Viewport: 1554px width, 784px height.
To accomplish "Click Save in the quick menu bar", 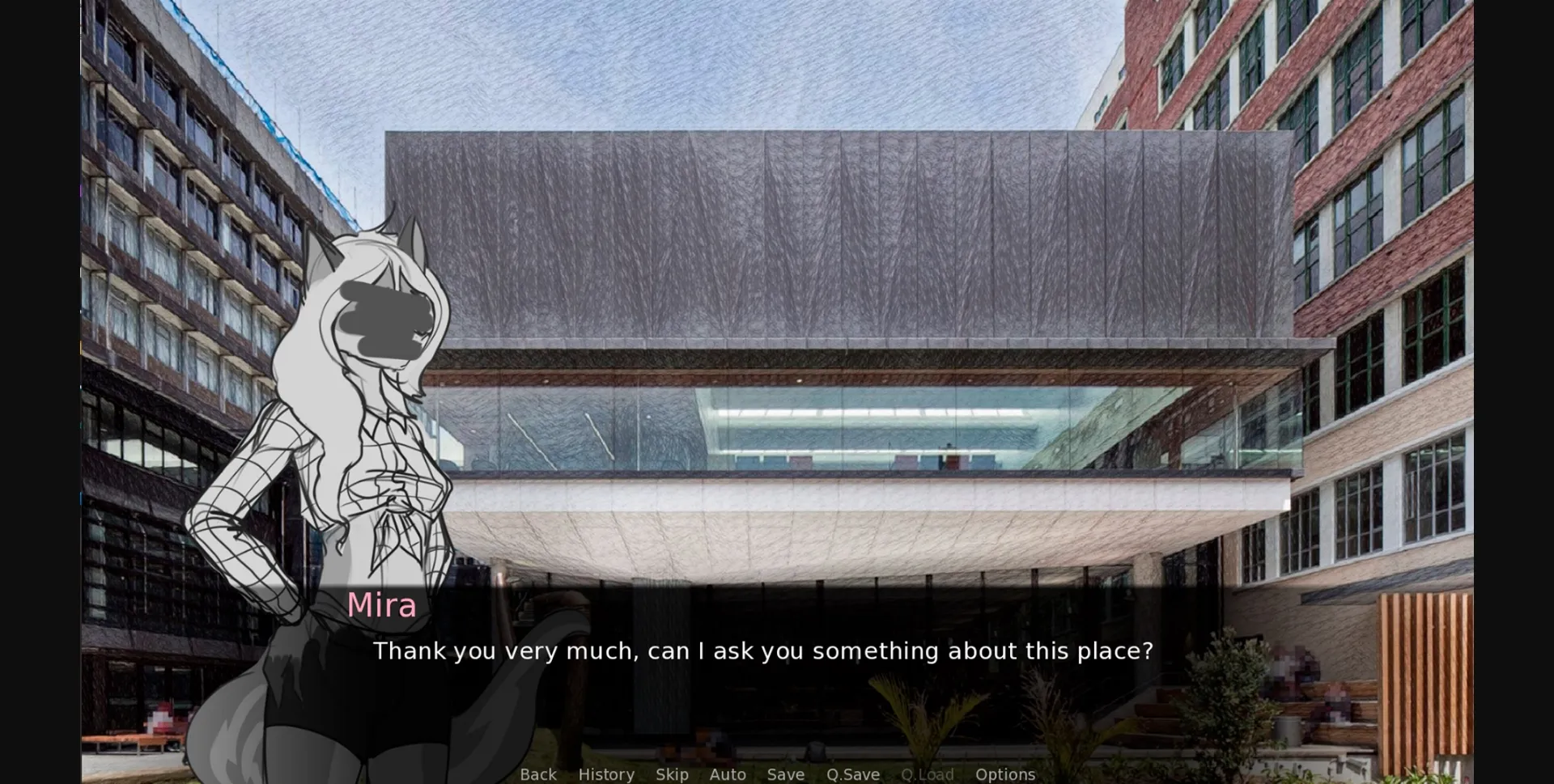I will [x=784, y=774].
